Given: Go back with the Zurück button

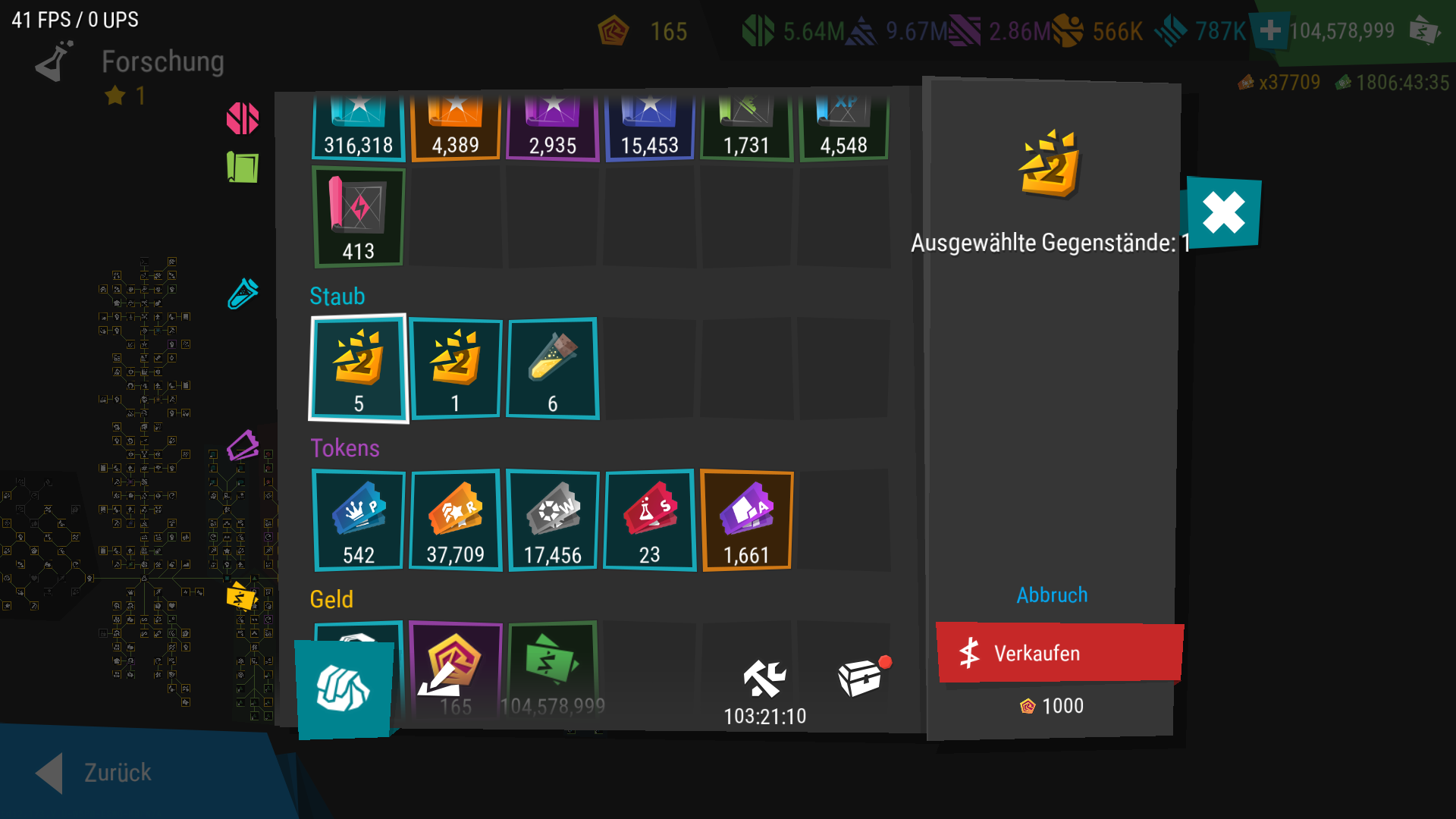Looking at the screenshot, I should click(95, 772).
